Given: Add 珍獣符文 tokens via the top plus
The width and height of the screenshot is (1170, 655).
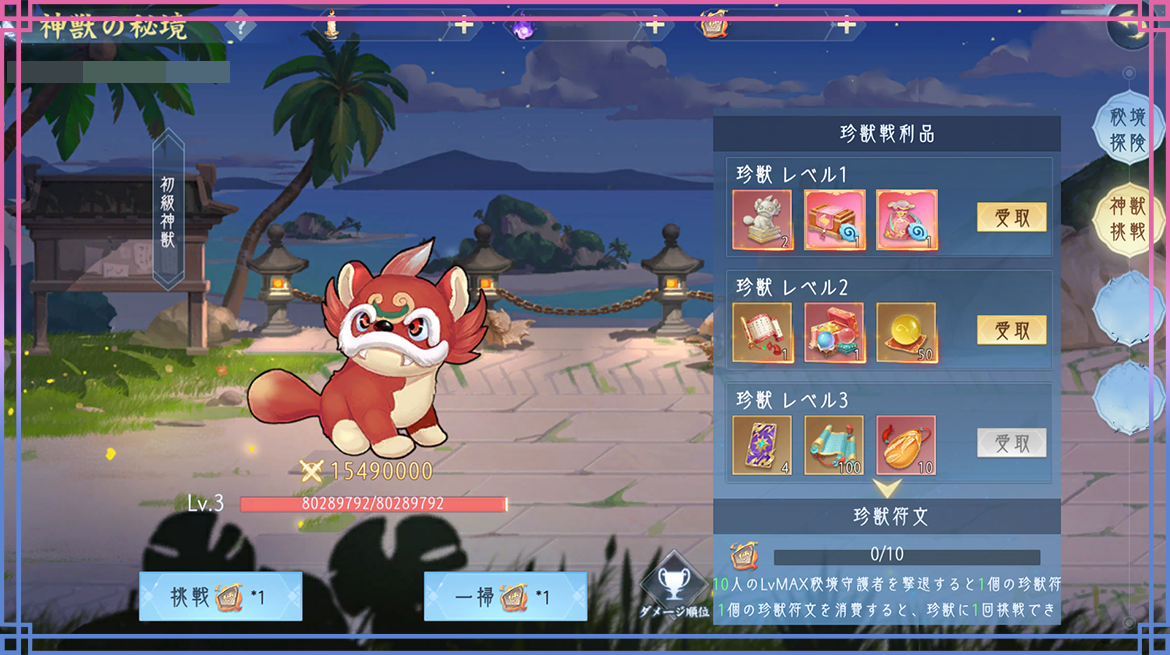Looking at the screenshot, I should point(846,26).
